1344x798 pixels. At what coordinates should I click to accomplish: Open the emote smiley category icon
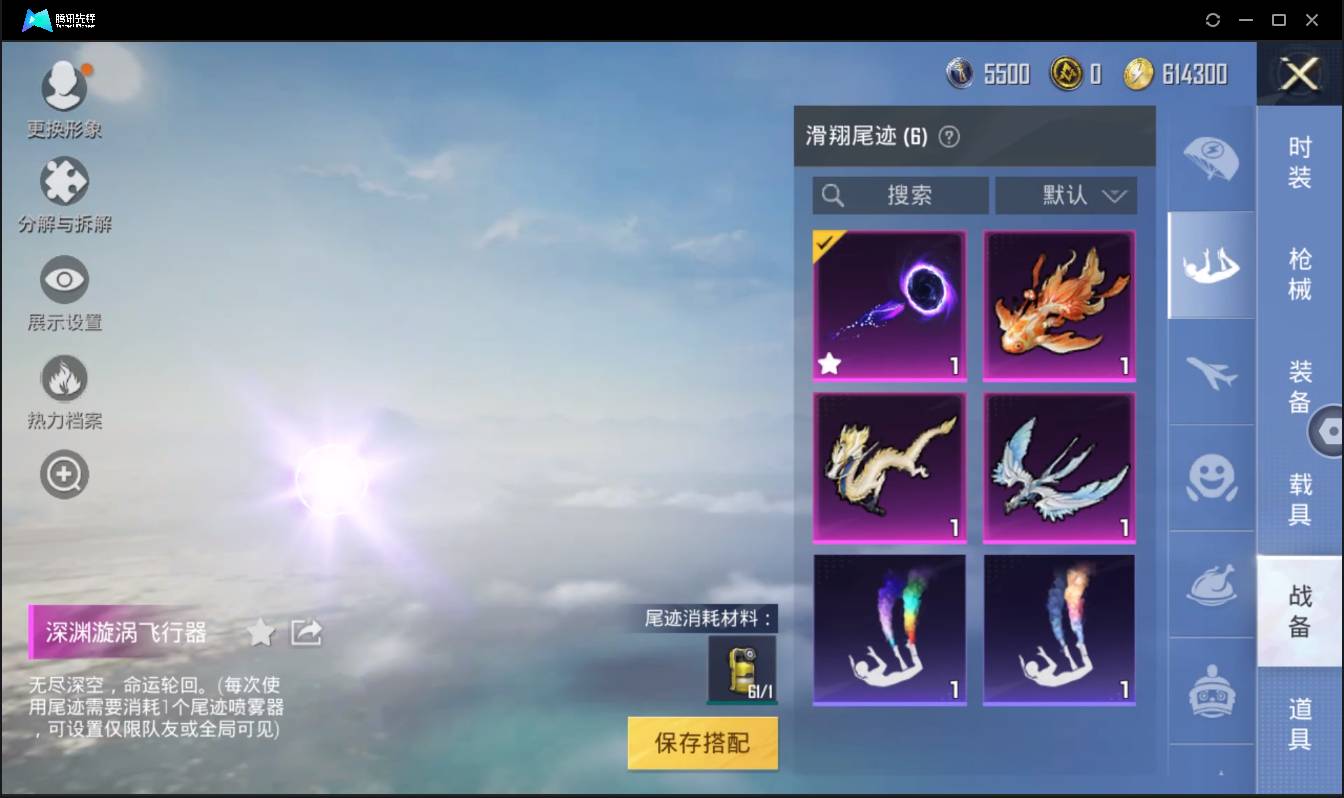pyautogui.click(x=1211, y=479)
